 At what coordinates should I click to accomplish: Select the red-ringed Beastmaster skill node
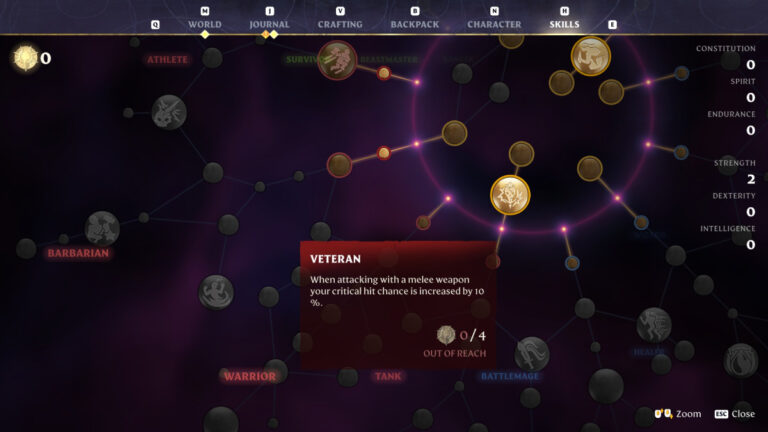338,60
